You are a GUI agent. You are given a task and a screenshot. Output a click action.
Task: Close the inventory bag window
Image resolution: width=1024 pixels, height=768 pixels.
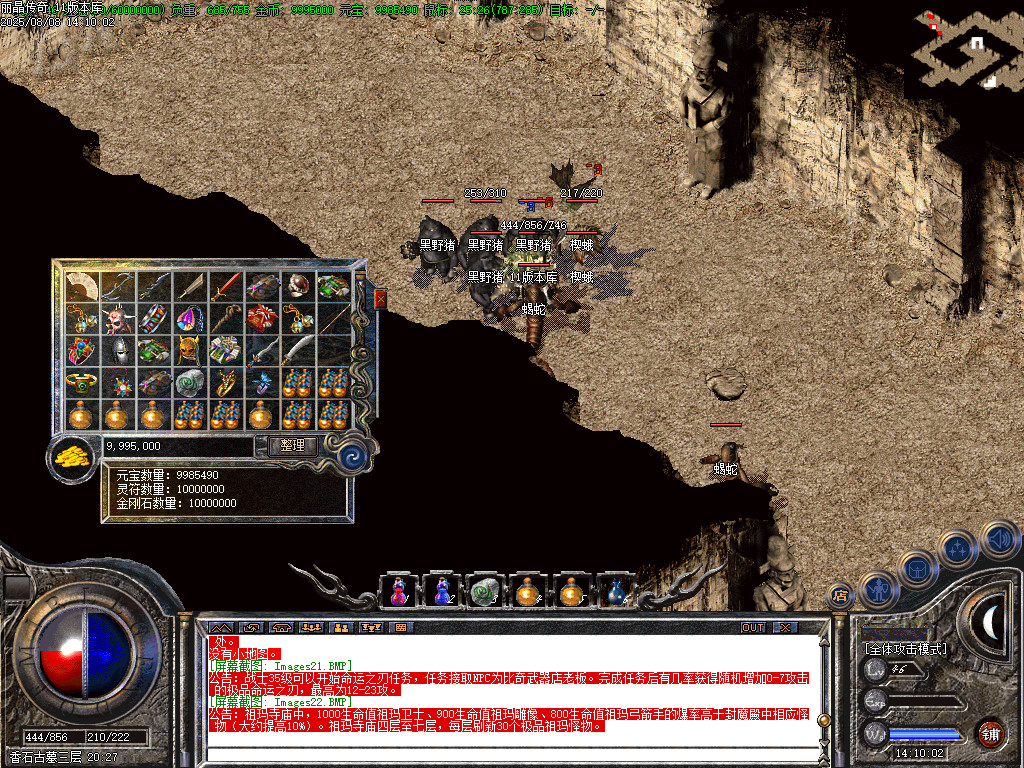(x=380, y=298)
